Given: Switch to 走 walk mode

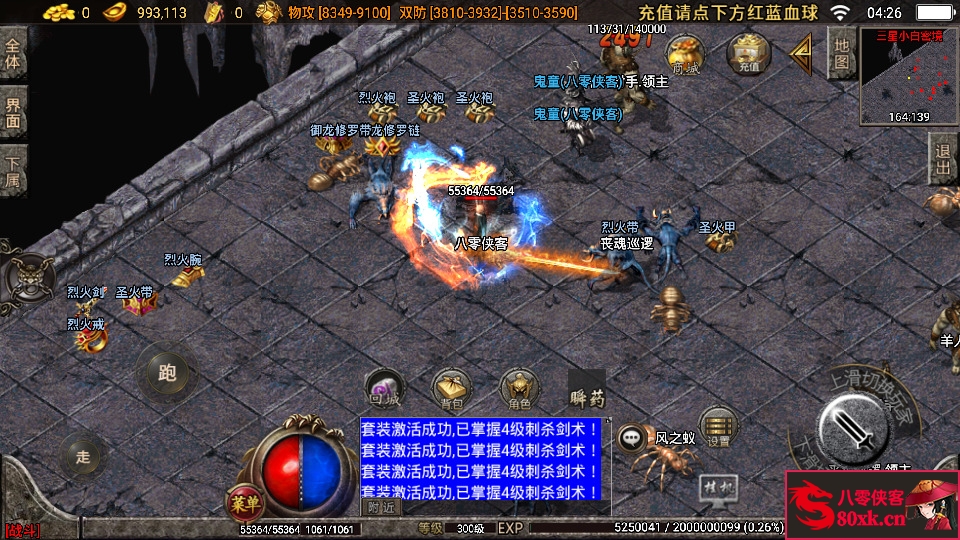Looking at the screenshot, I should [83, 457].
